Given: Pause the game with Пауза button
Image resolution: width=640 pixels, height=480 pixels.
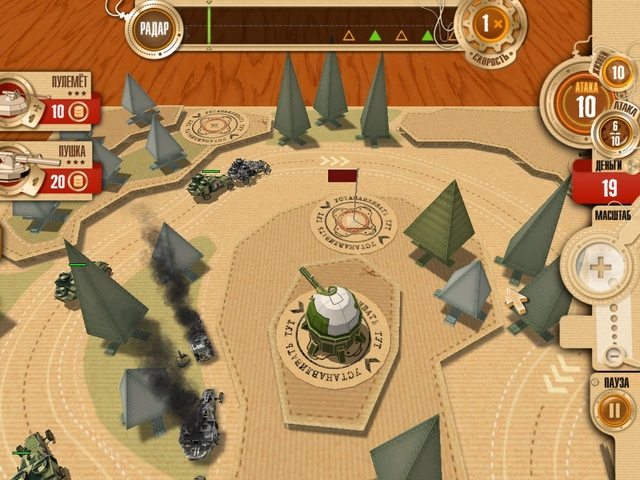Looking at the screenshot, I should click(x=611, y=409).
